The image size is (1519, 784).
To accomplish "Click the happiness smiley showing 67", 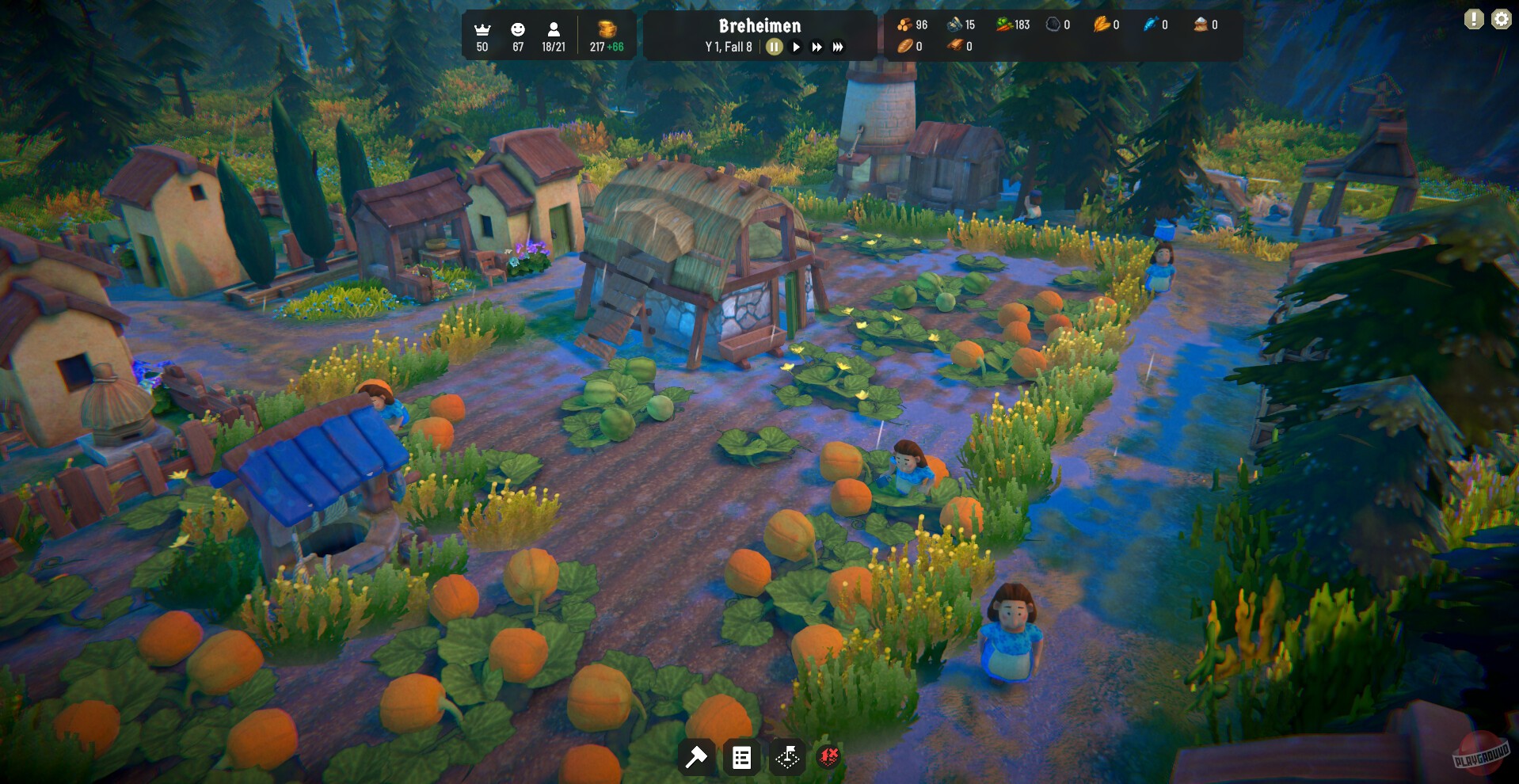I will pos(518,35).
